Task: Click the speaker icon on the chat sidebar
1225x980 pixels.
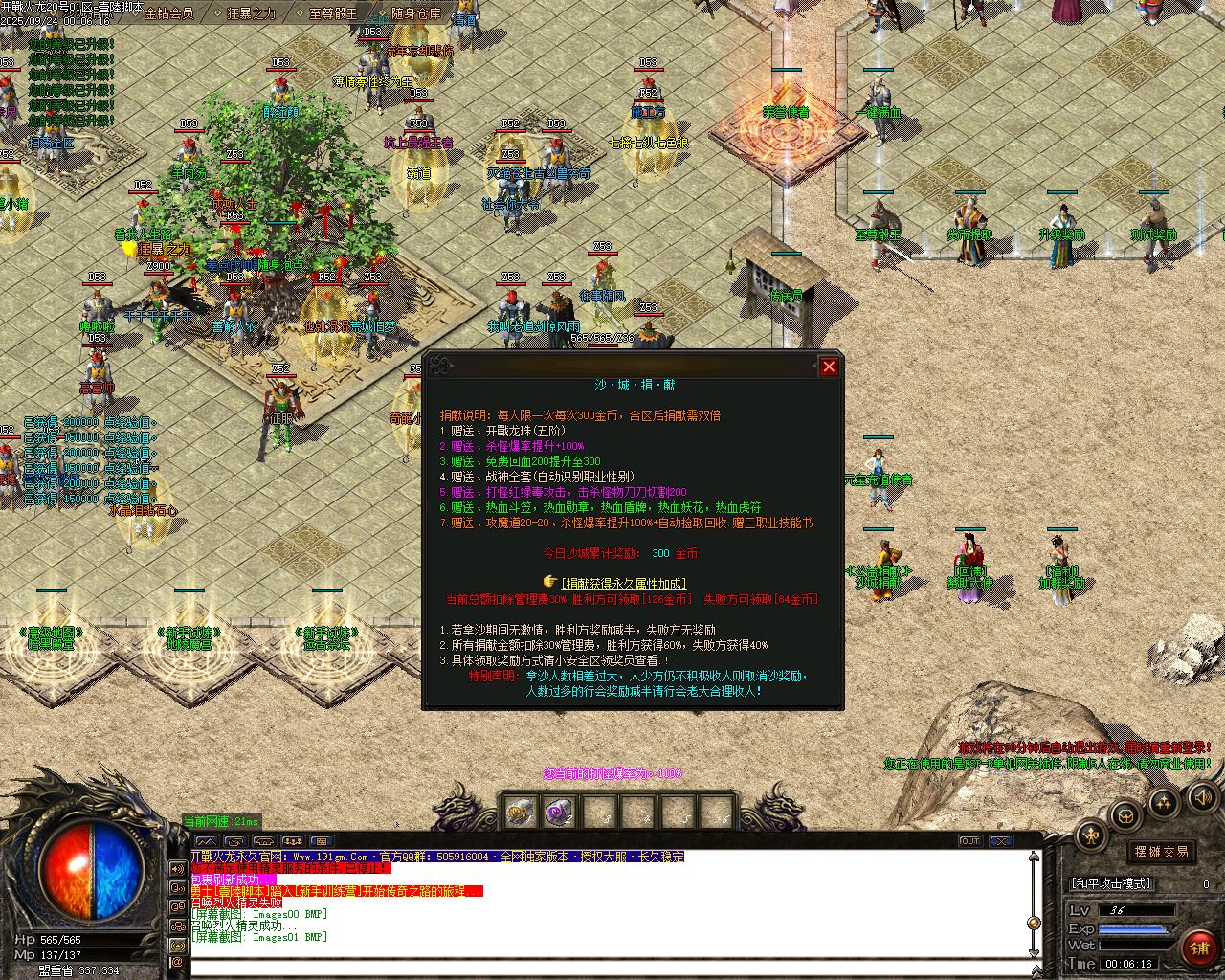Action: coord(178,868)
